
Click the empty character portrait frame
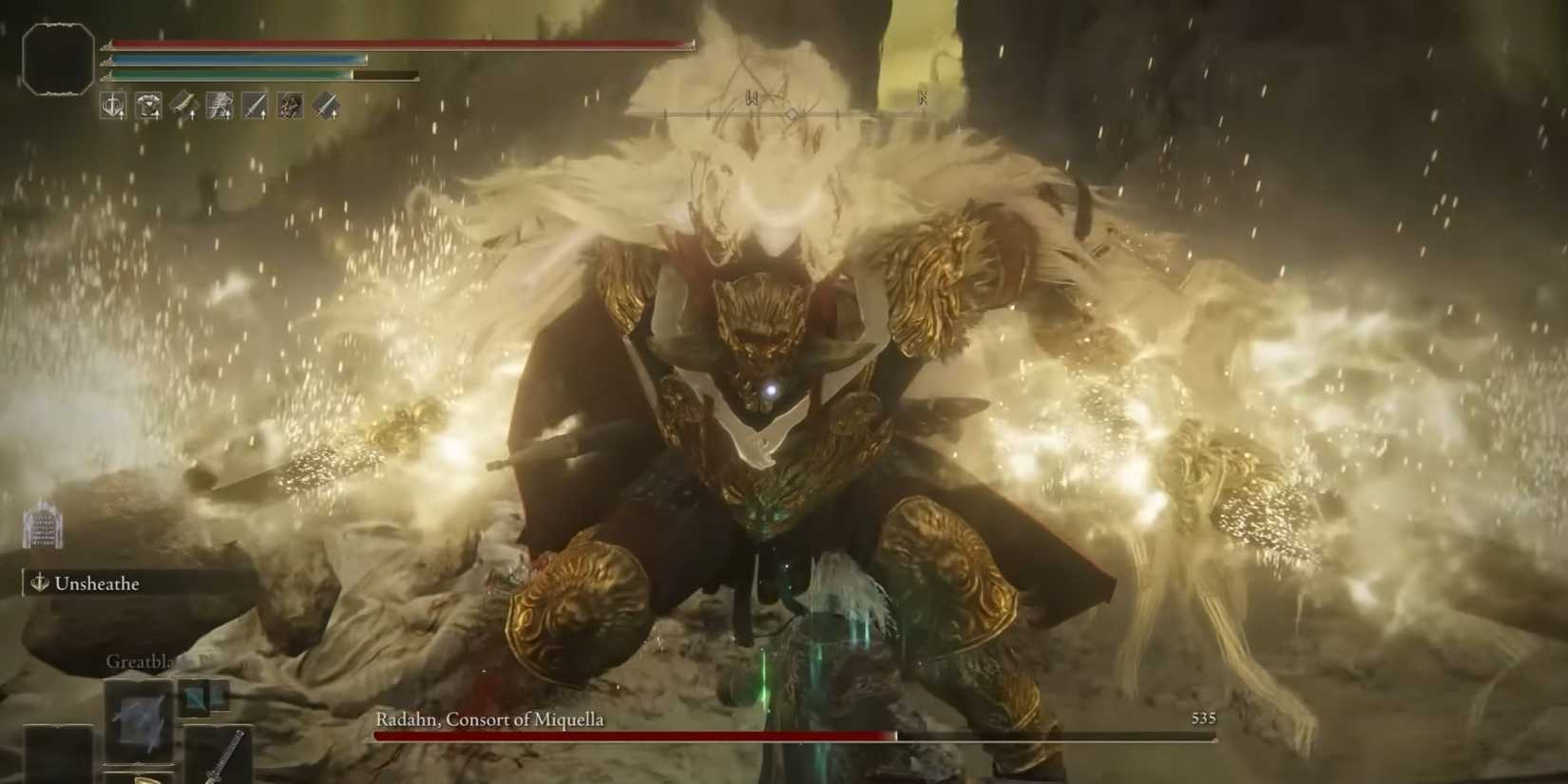pyautogui.click(x=59, y=59)
